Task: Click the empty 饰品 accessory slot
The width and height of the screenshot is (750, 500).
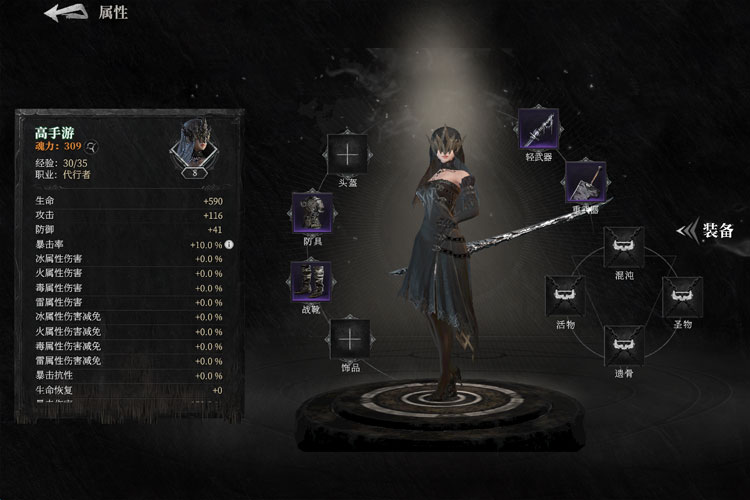Action: click(x=349, y=339)
